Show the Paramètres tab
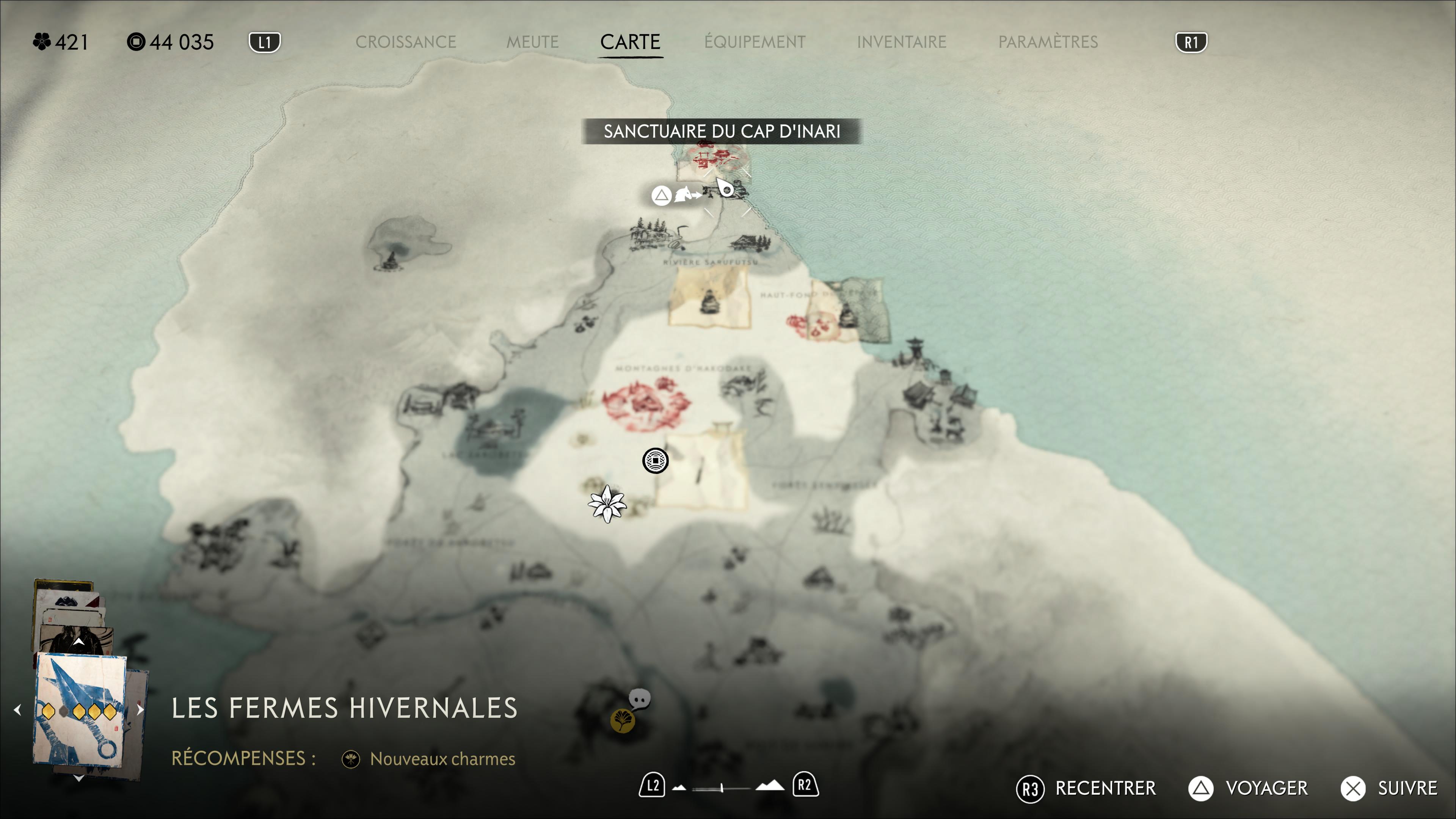 point(1048,42)
